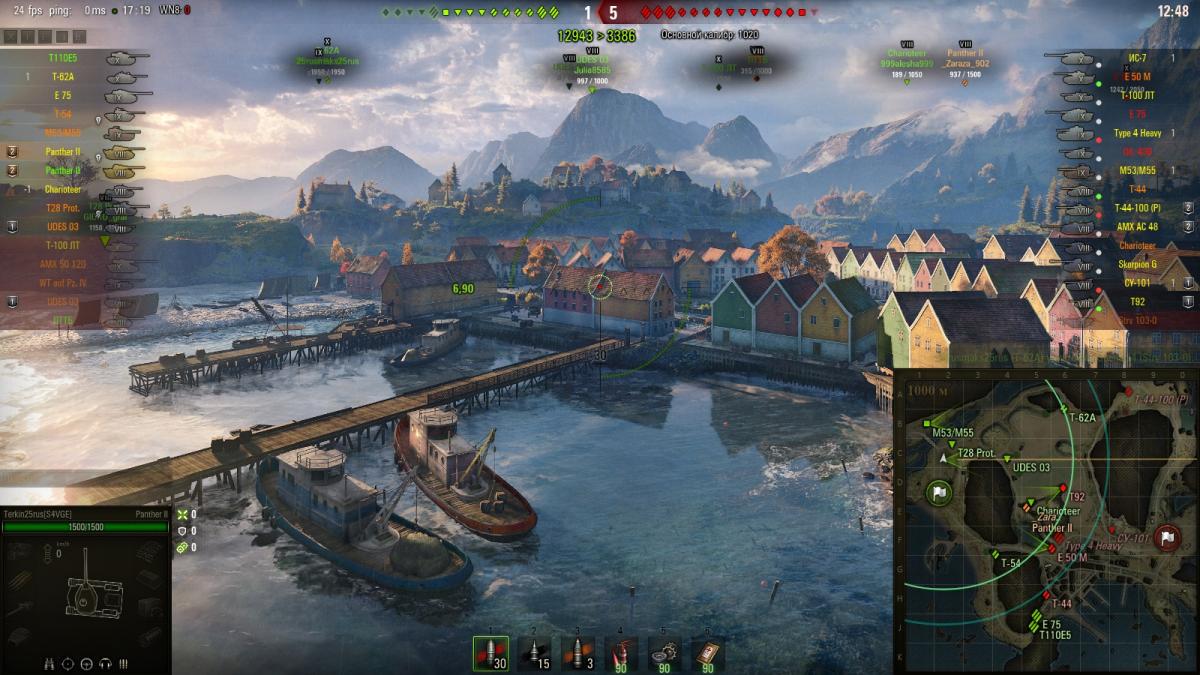This screenshot has width=1200, height=675.
Task: Select Charioteer in the allied team list
Action: click(62, 189)
